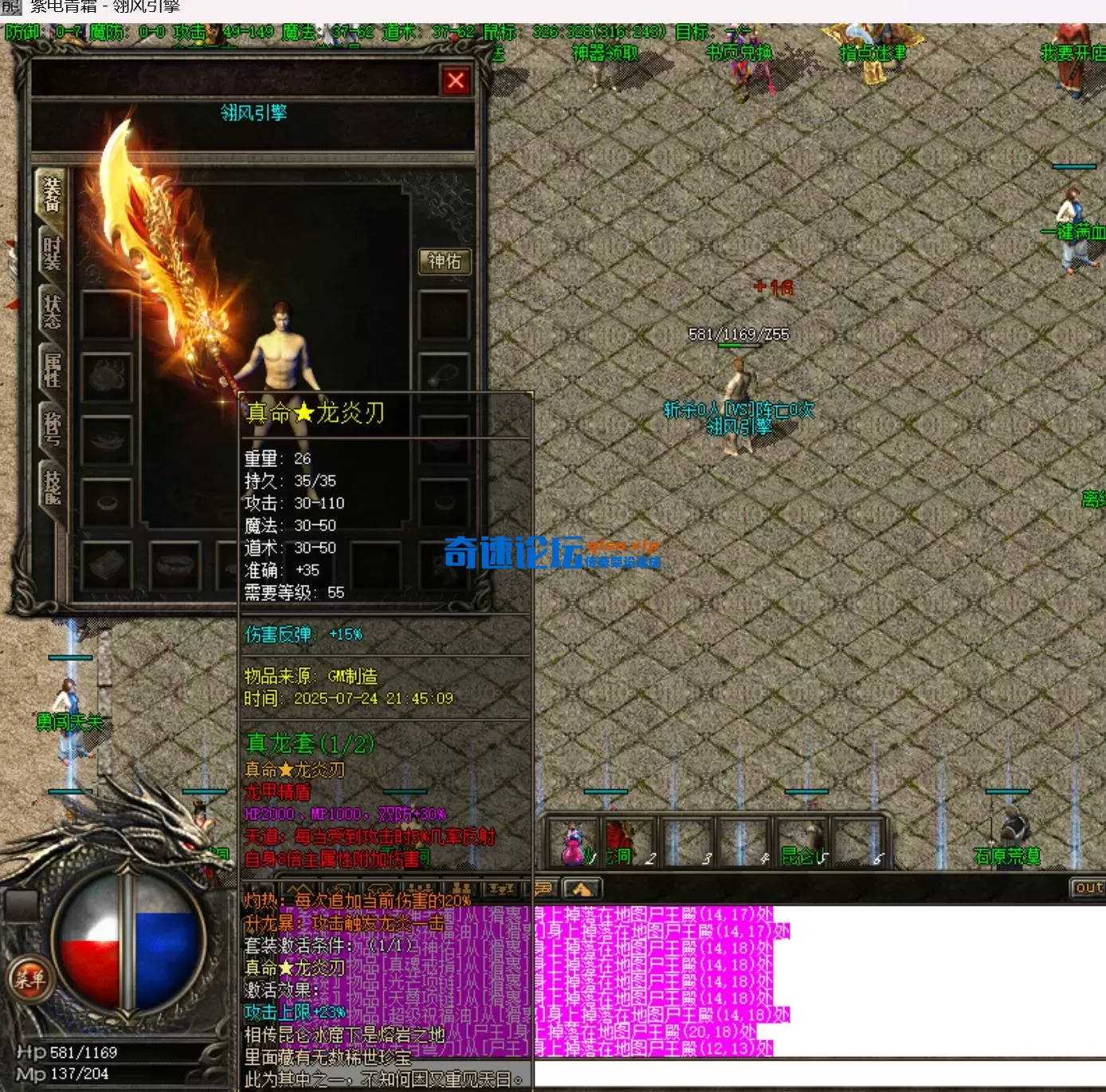
Task: Click the horse mount icon button
Action: coord(582,888)
